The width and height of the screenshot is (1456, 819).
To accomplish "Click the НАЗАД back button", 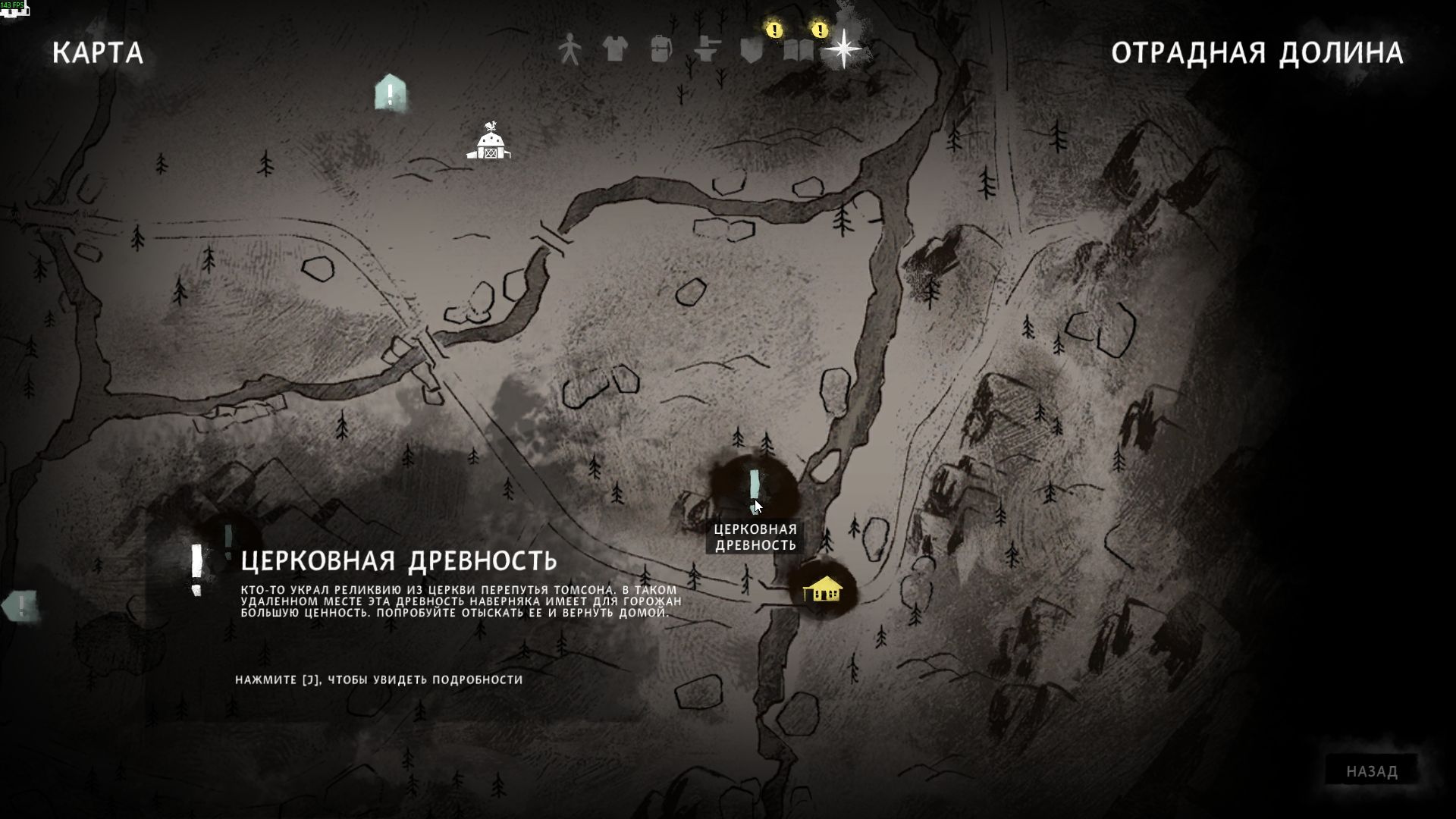I will click(x=1371, y=771).
